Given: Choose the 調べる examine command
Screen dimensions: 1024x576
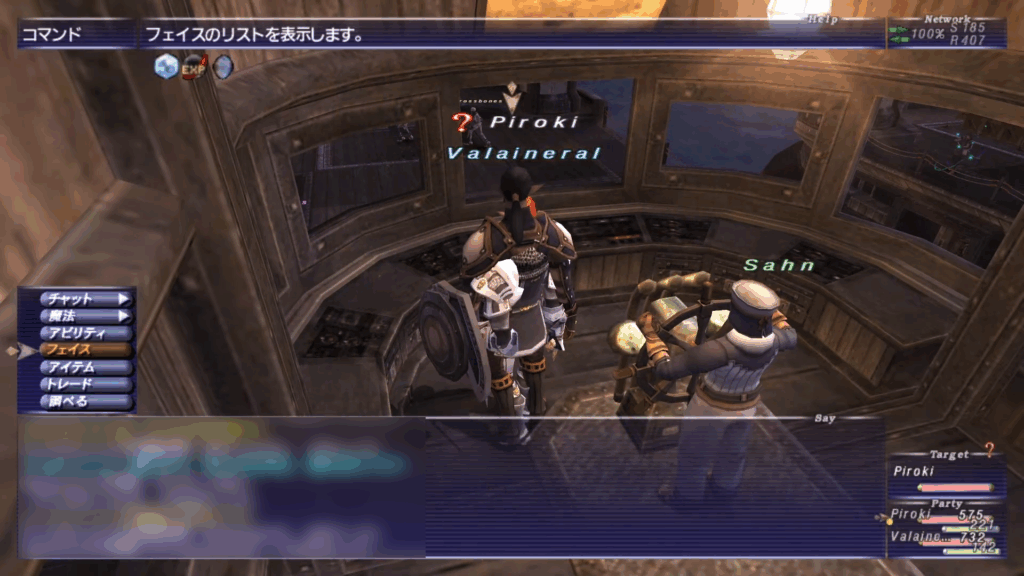Looking at the screenshot, I should click(x=84, y=401).
